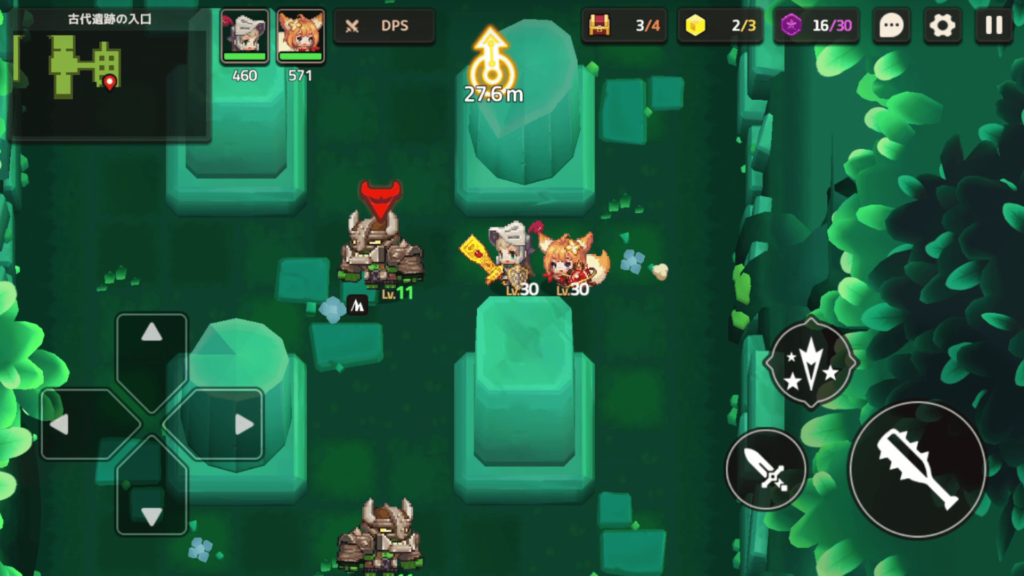Select the orange fox-girl portrait
Screen dimensions: 1024x576
tap(300, 34)
